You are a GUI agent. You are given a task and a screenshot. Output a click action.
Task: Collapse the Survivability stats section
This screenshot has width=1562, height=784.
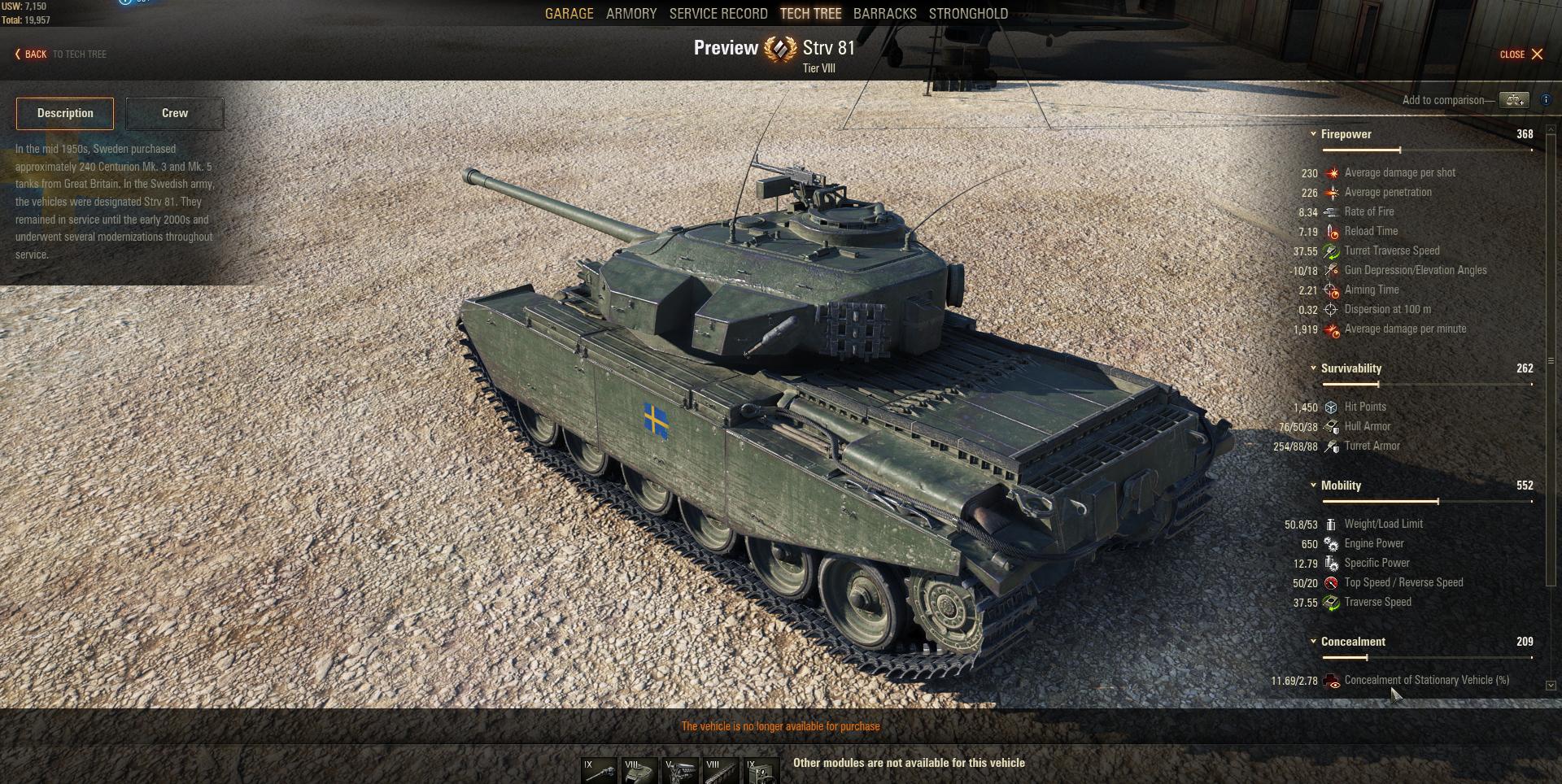[x=1313, y=368]
